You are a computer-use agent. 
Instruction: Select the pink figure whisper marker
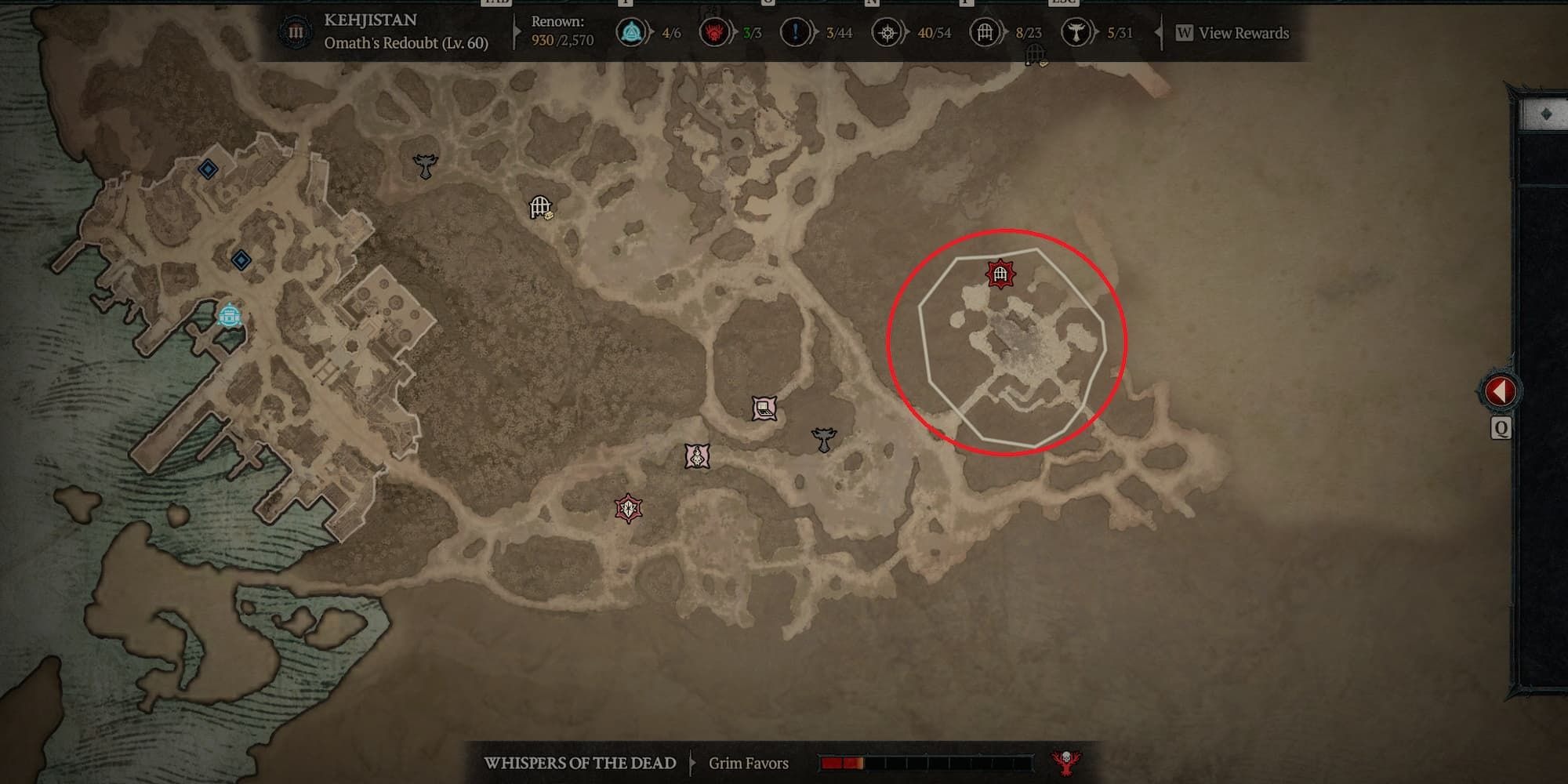click(x=697, y=456)
